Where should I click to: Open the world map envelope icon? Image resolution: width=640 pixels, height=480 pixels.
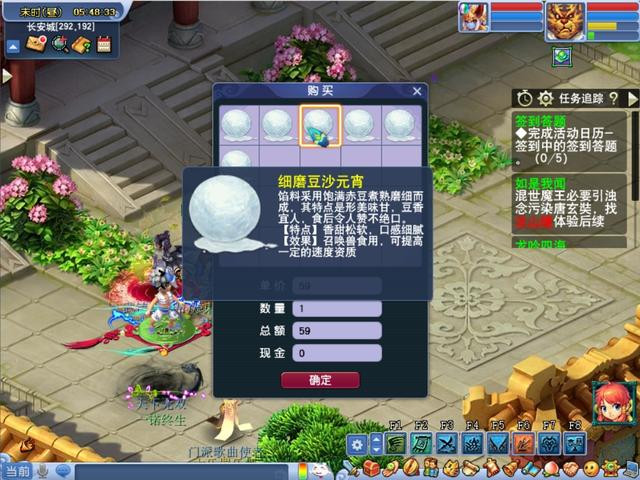click(x=36, y=44)
